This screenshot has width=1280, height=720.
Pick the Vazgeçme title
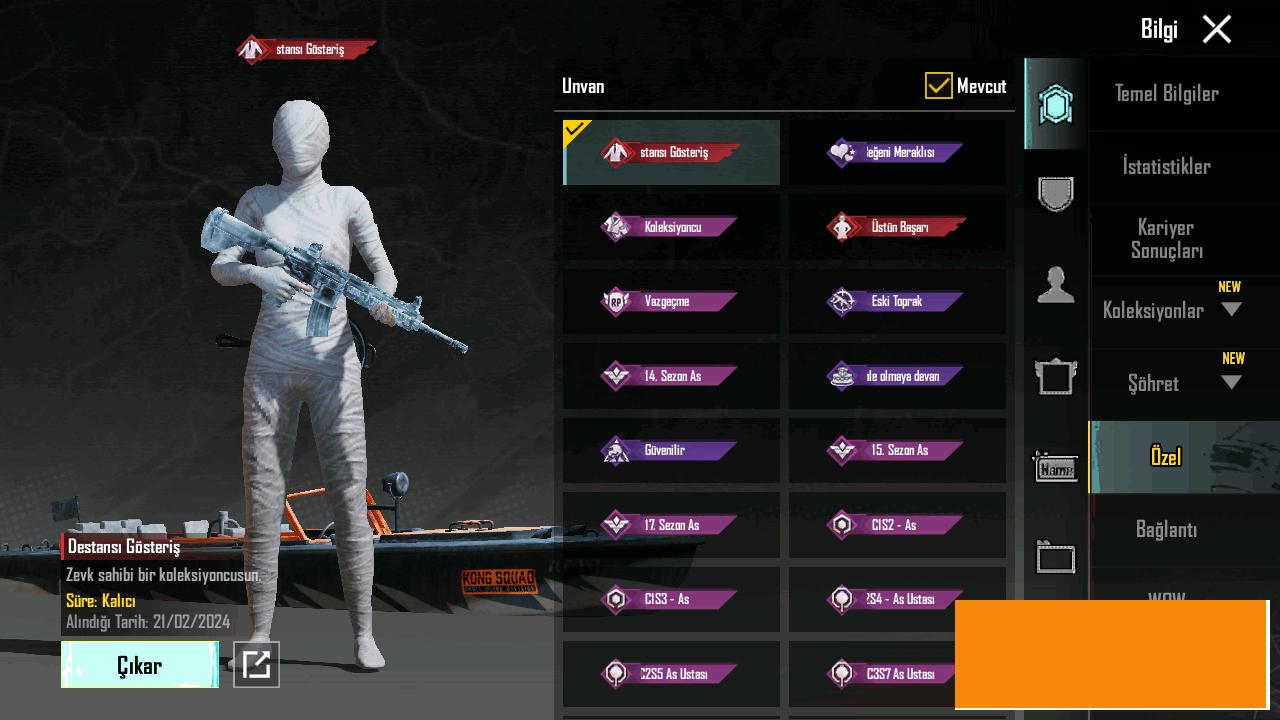[671, 301]
